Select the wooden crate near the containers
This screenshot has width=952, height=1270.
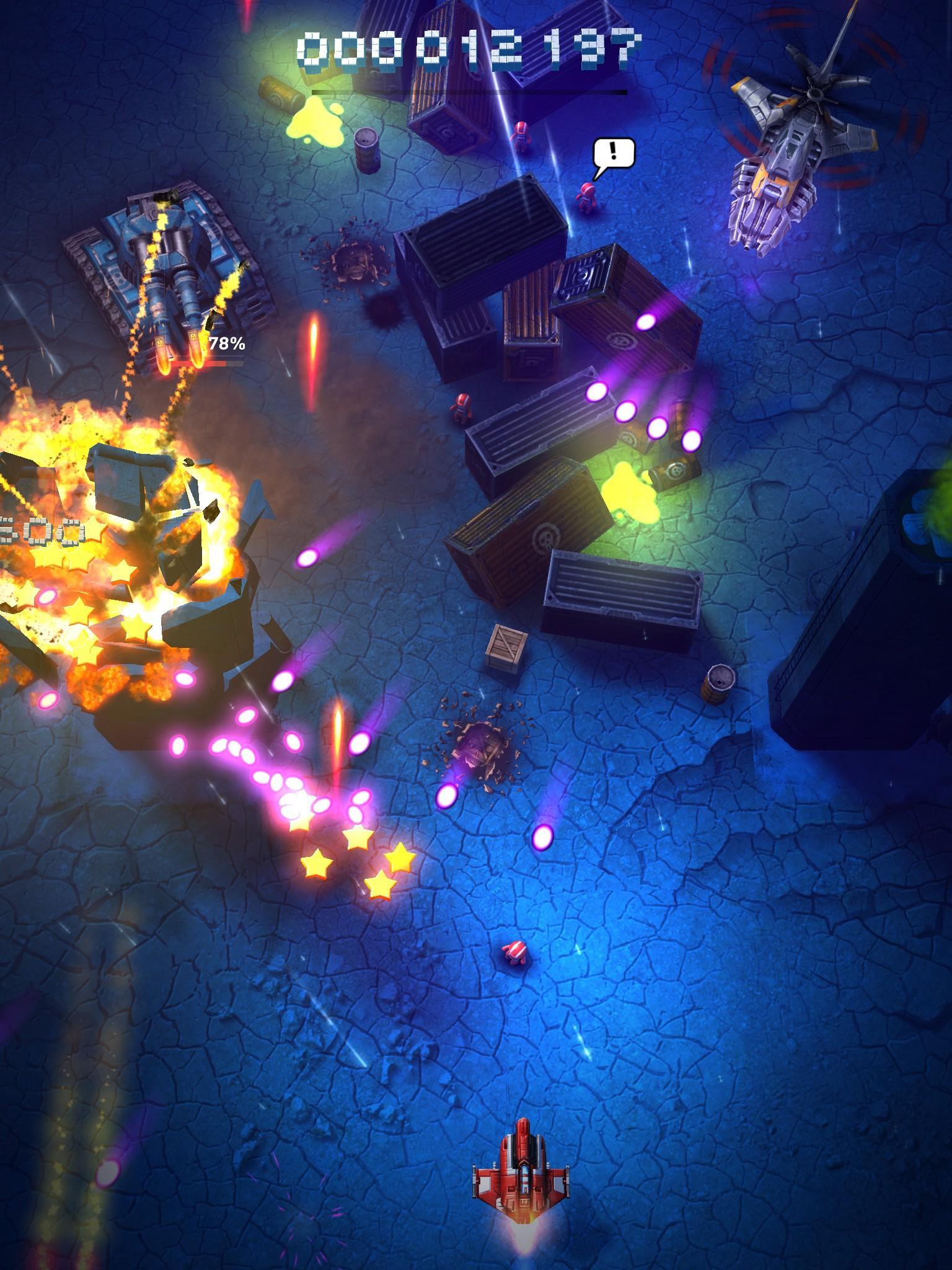[x=507, y=648]
